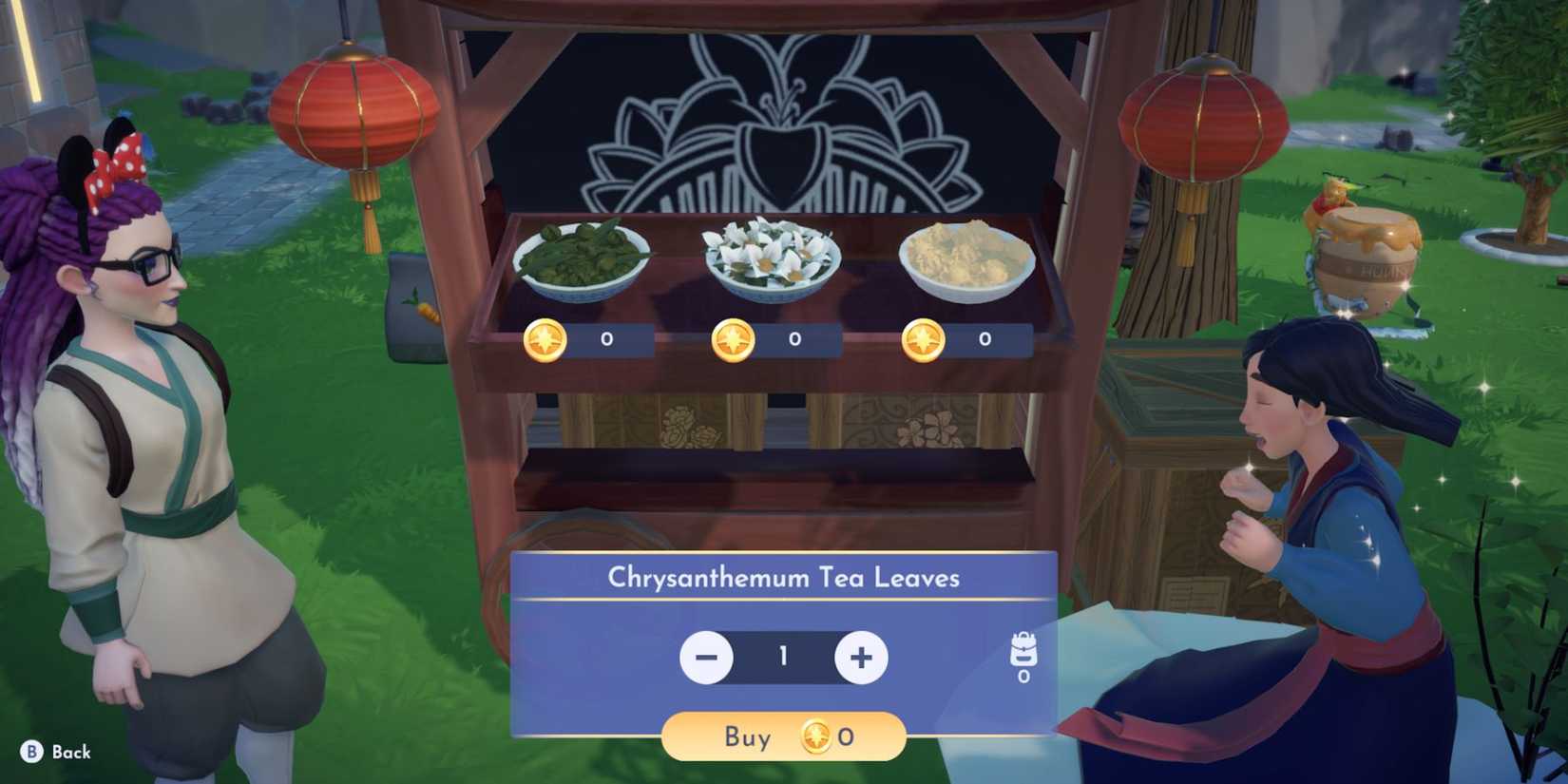Increase quantity with the plus button
The image size is (1568, 784).
point(858,657)
